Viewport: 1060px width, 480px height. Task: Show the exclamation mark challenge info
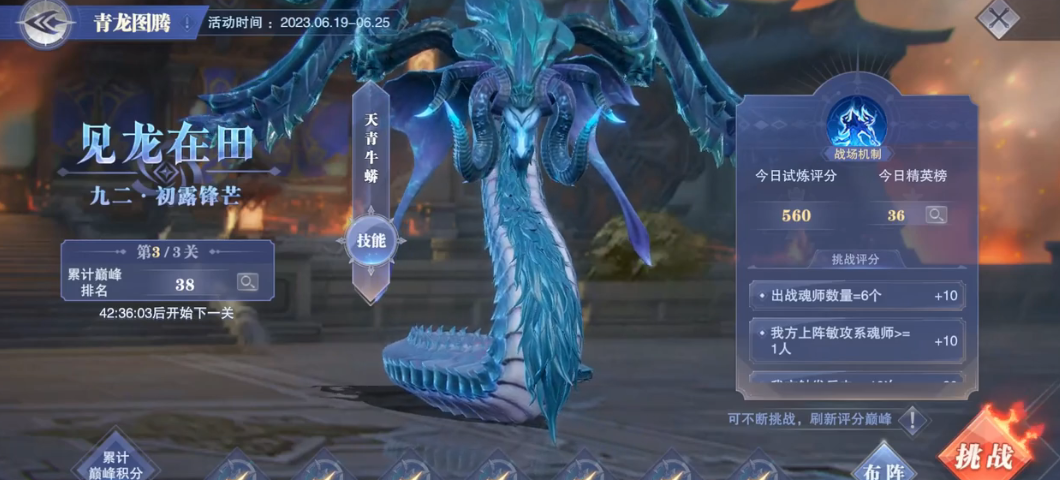(912, 419)
